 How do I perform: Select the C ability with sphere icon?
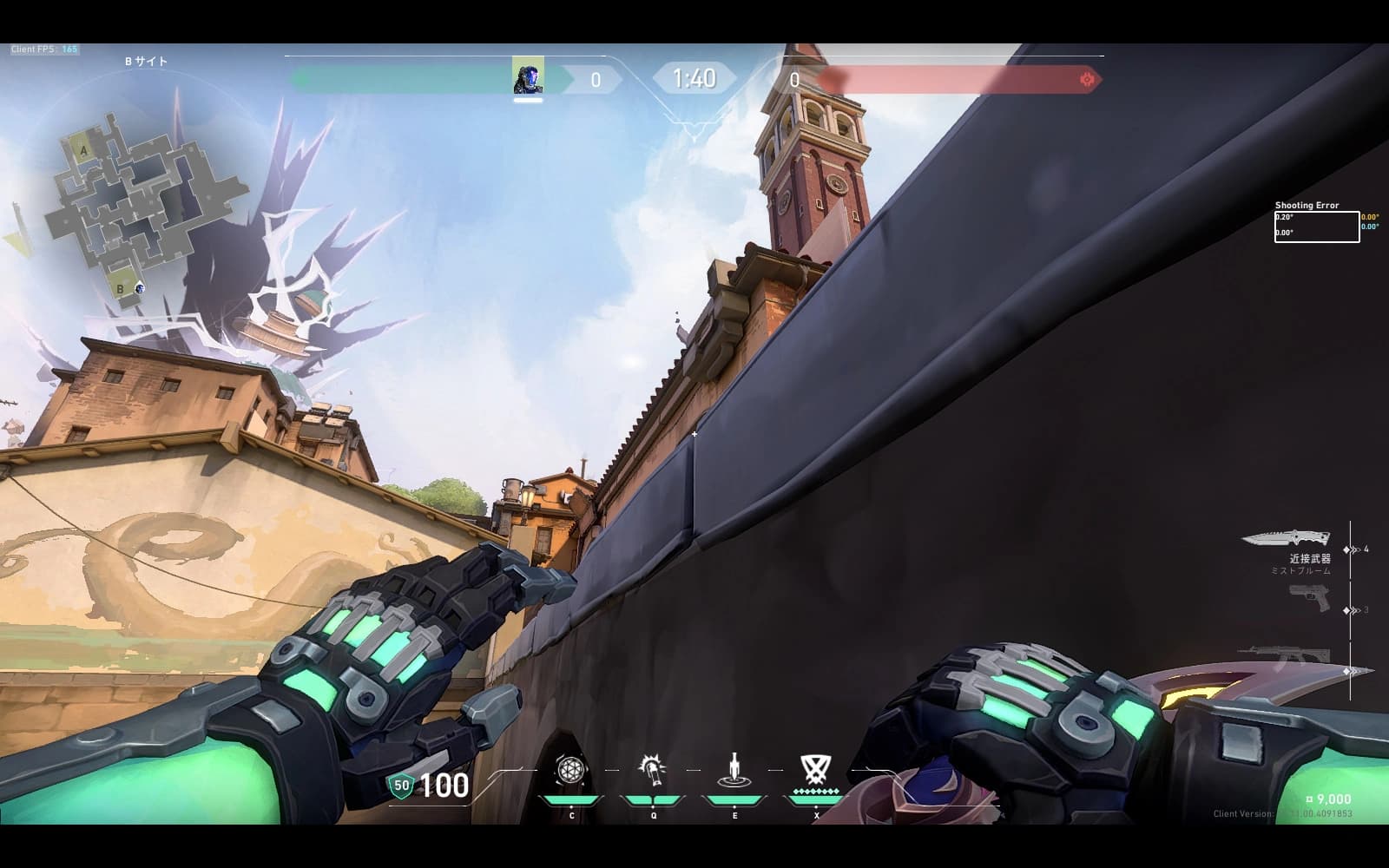pos(571,771)
